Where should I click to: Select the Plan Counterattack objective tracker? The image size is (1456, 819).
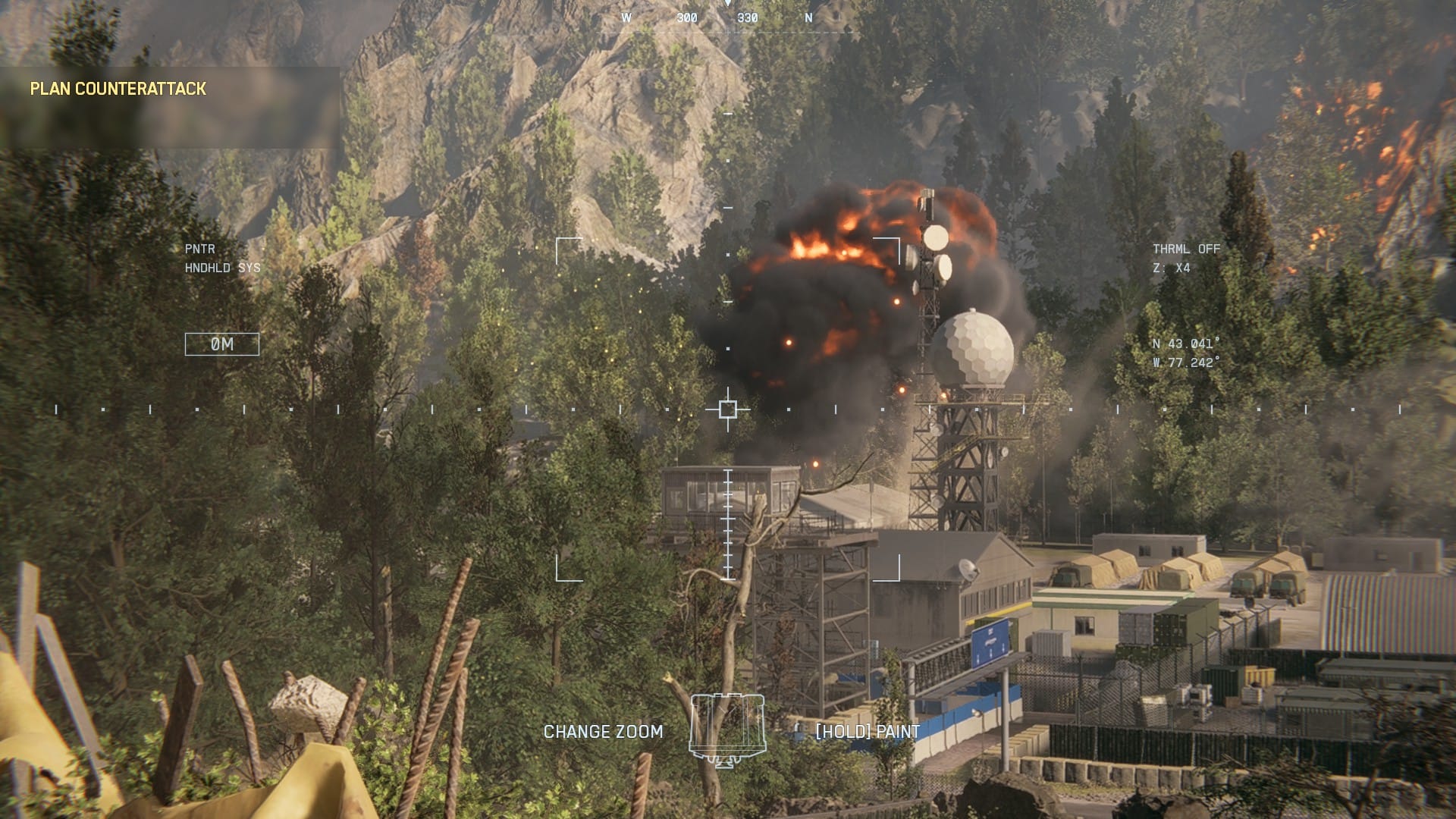[x=118, y=89]
